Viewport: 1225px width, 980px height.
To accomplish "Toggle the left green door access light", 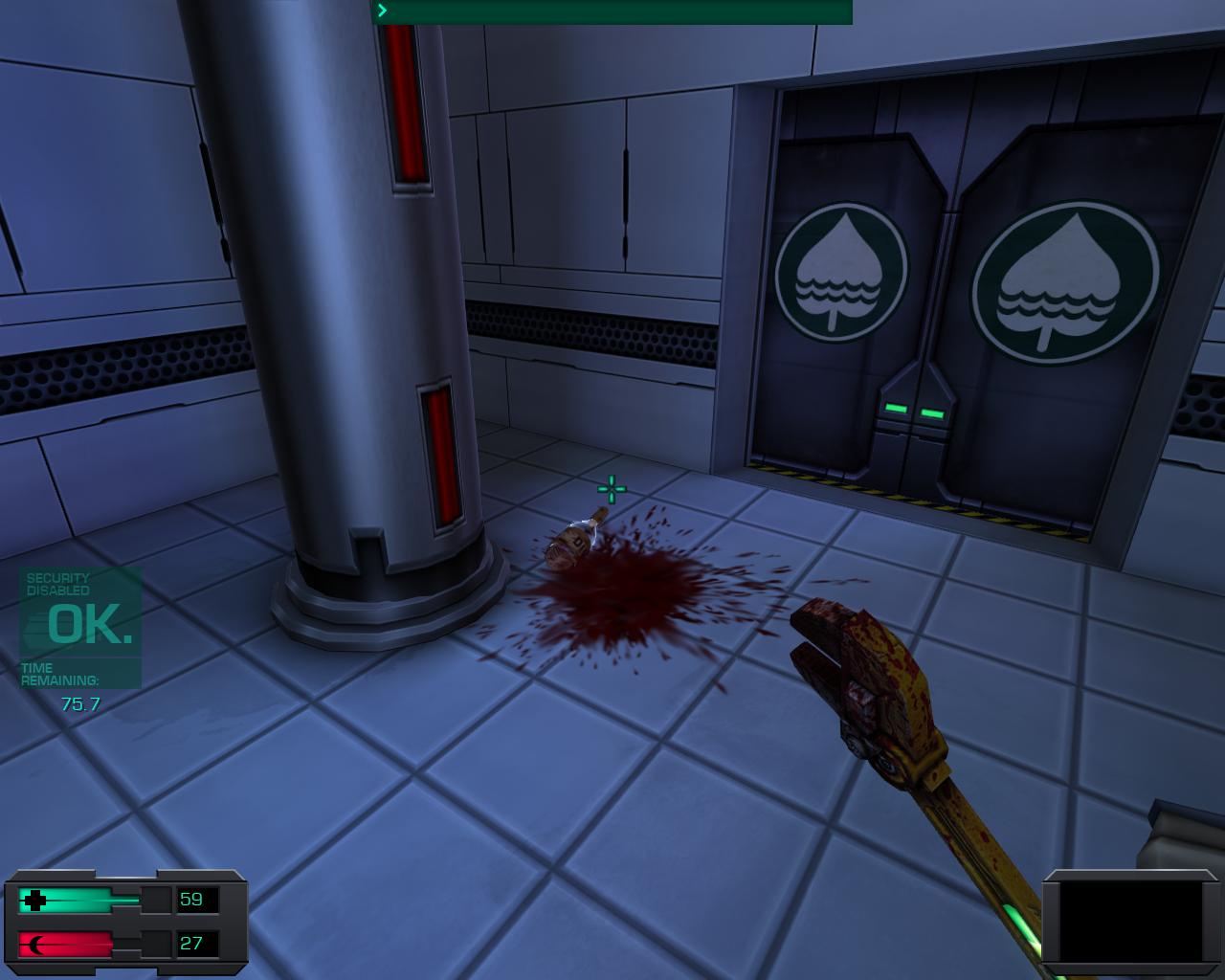I will [896, 409].
